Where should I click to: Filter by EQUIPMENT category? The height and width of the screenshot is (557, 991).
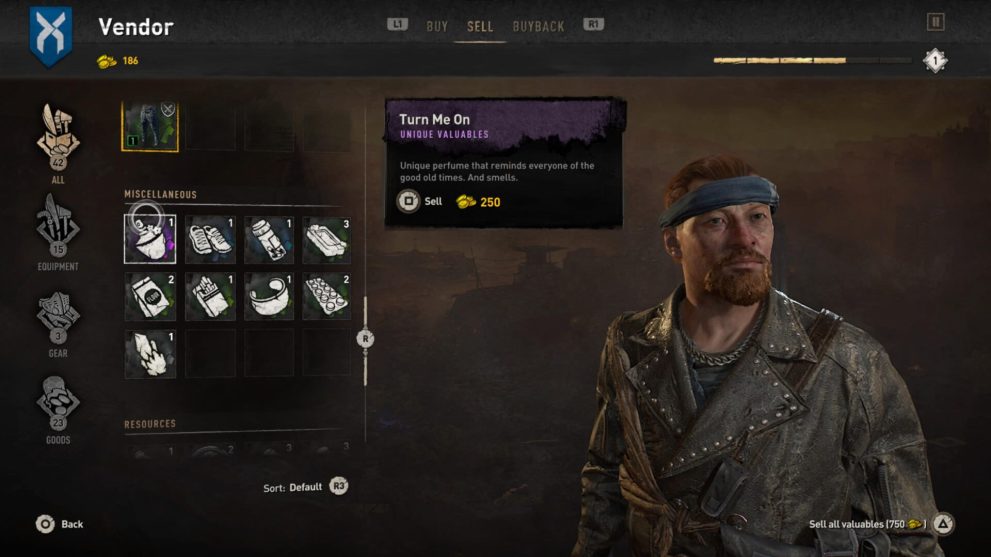pyautogui.click(x=58, y=230)
